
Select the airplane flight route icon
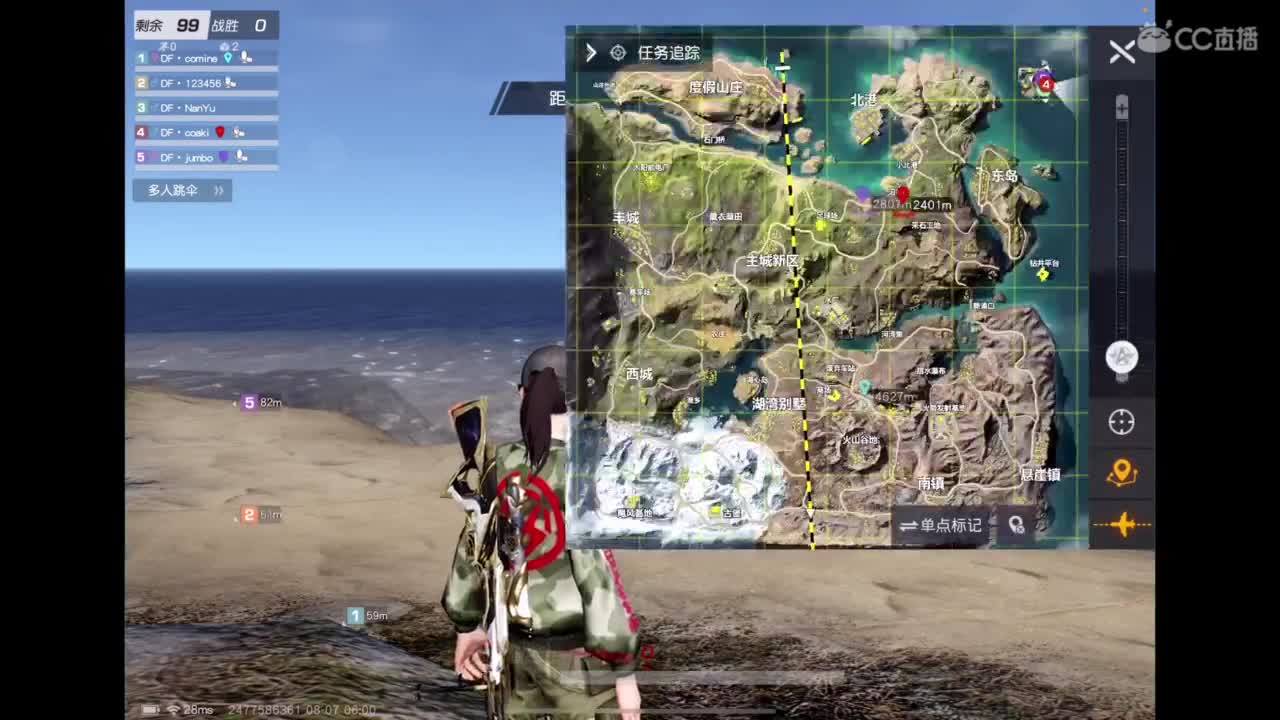[x=1121, y=524]
